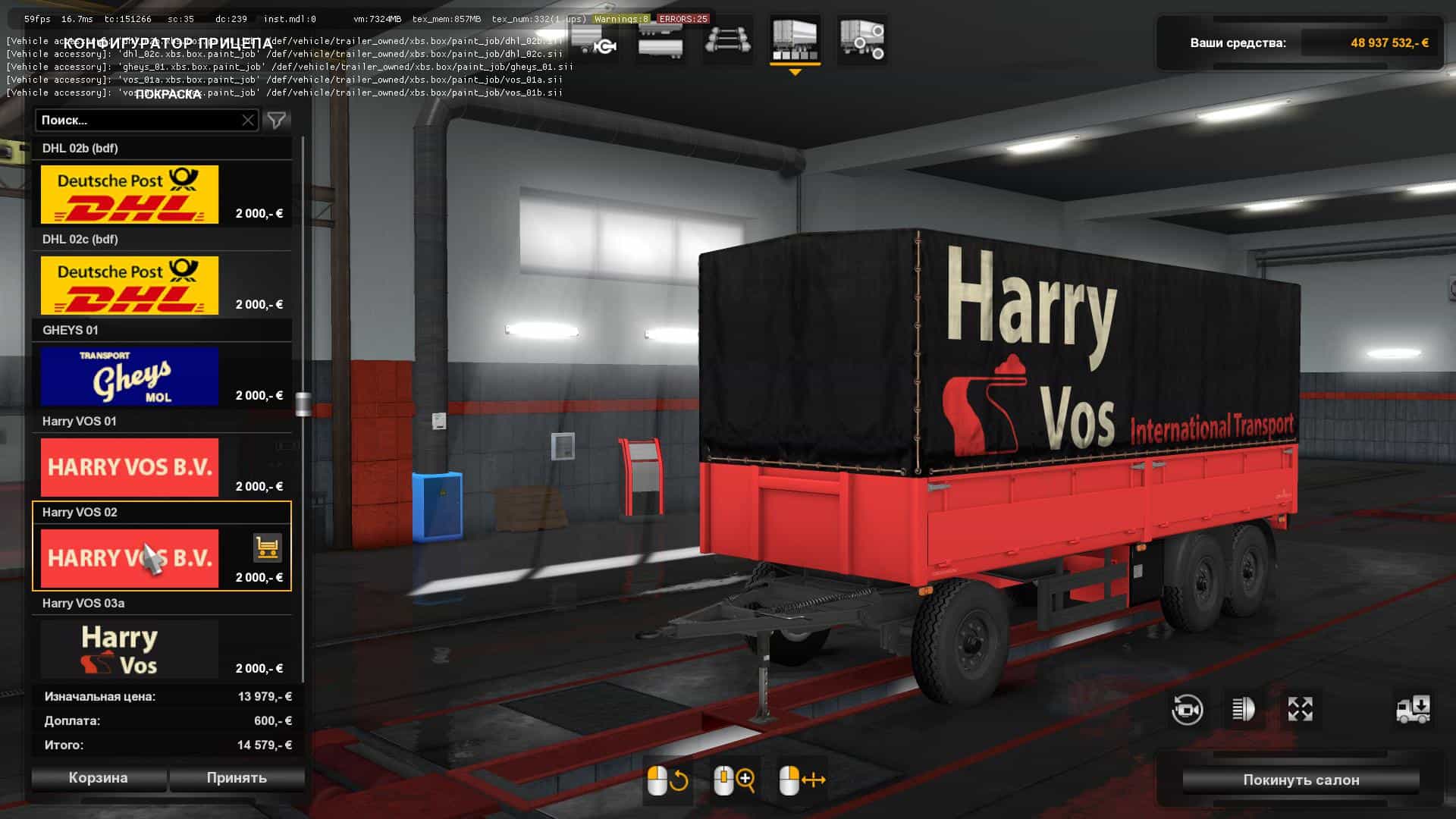Add Harry VOS 02 to the cart
The image size is (1456, 819).
click(x=267, y=547)
